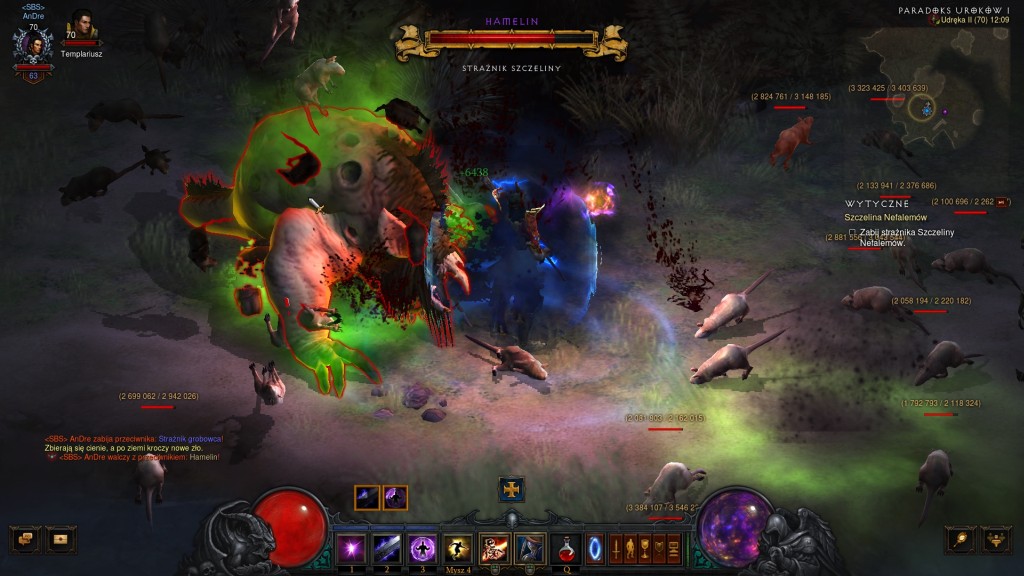The height and width of the screenshot is (576, 1024).
Task: Open the blue town portal
Action: click(595, 548)
